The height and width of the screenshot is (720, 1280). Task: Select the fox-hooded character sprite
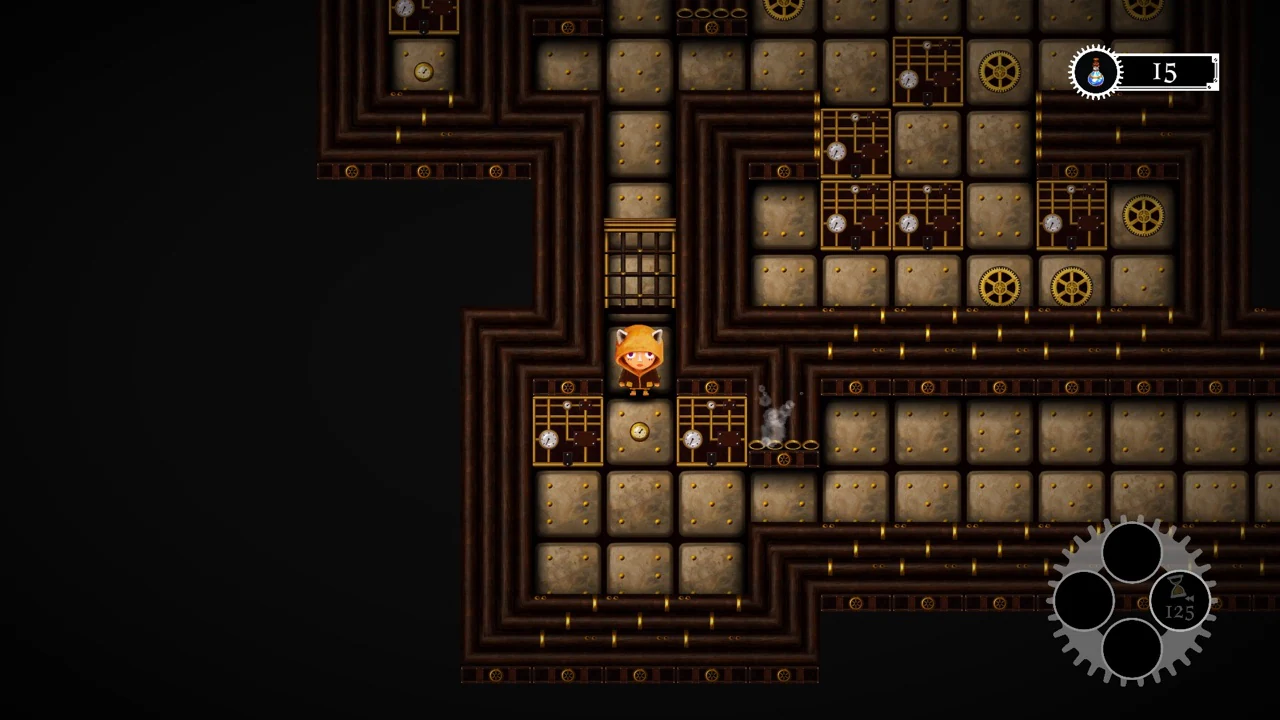click(639, 360)
